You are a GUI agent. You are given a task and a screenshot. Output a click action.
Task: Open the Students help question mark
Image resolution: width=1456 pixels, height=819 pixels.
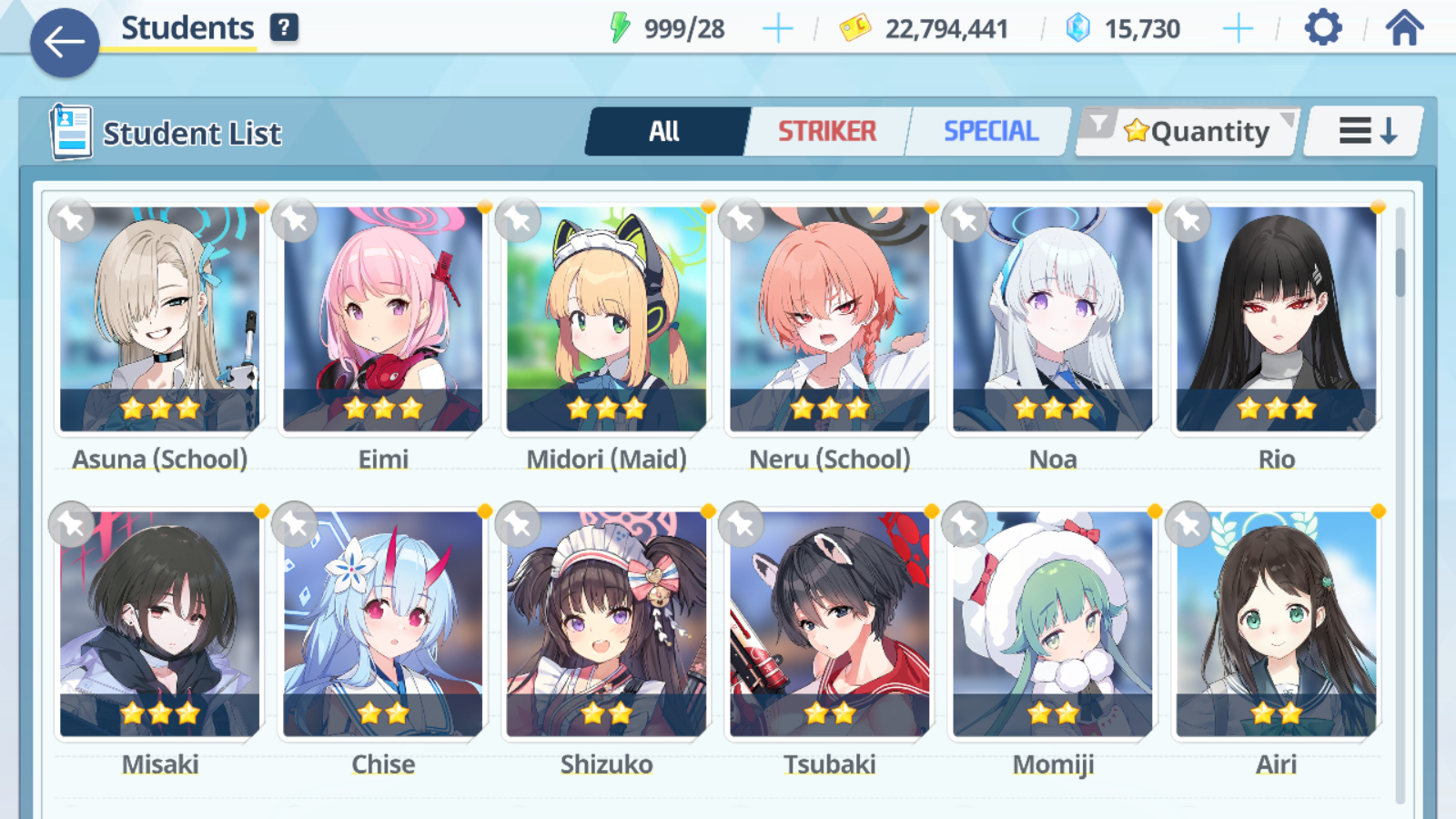coord(284,27)
